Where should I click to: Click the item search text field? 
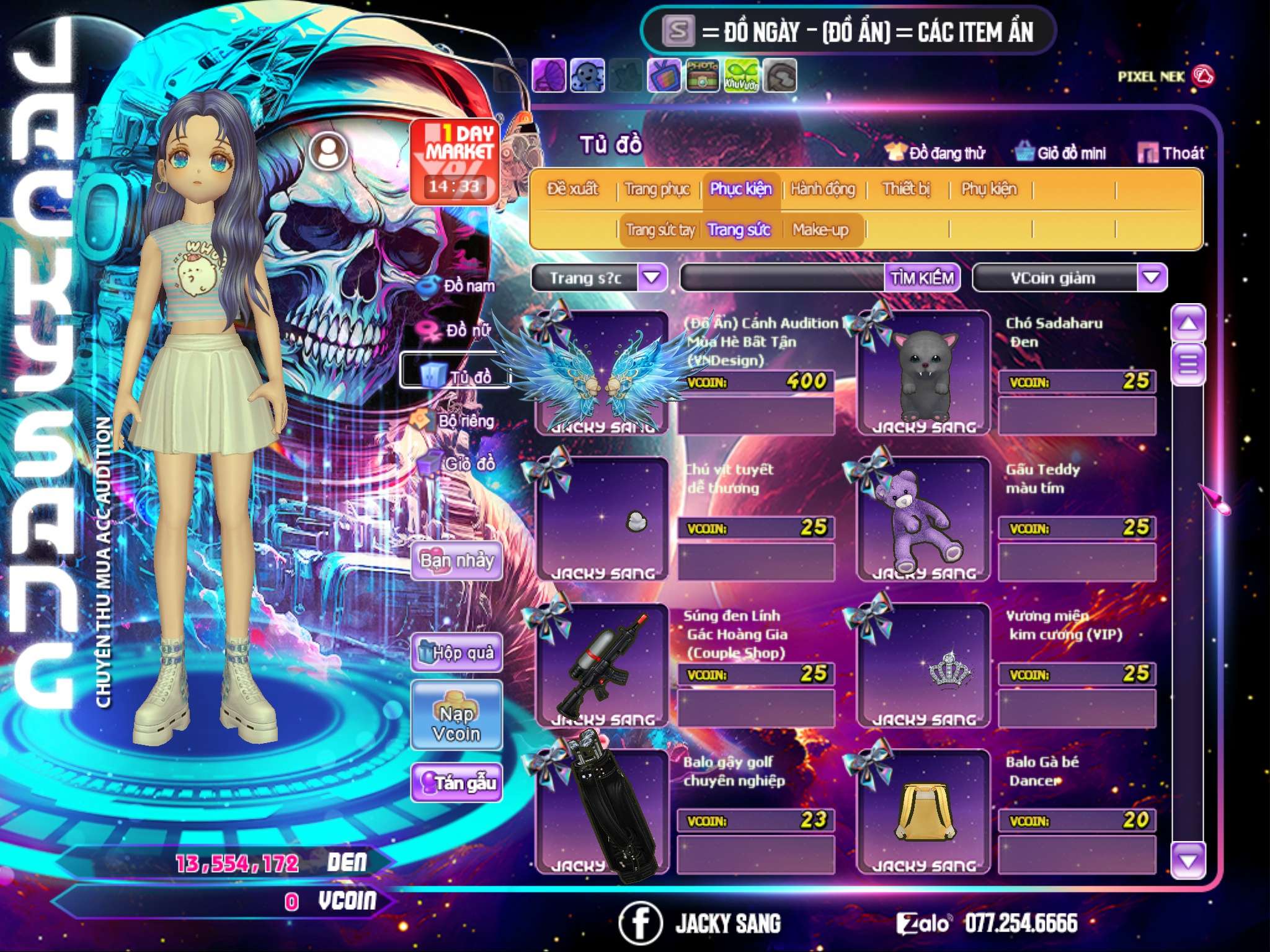[783, 278]
